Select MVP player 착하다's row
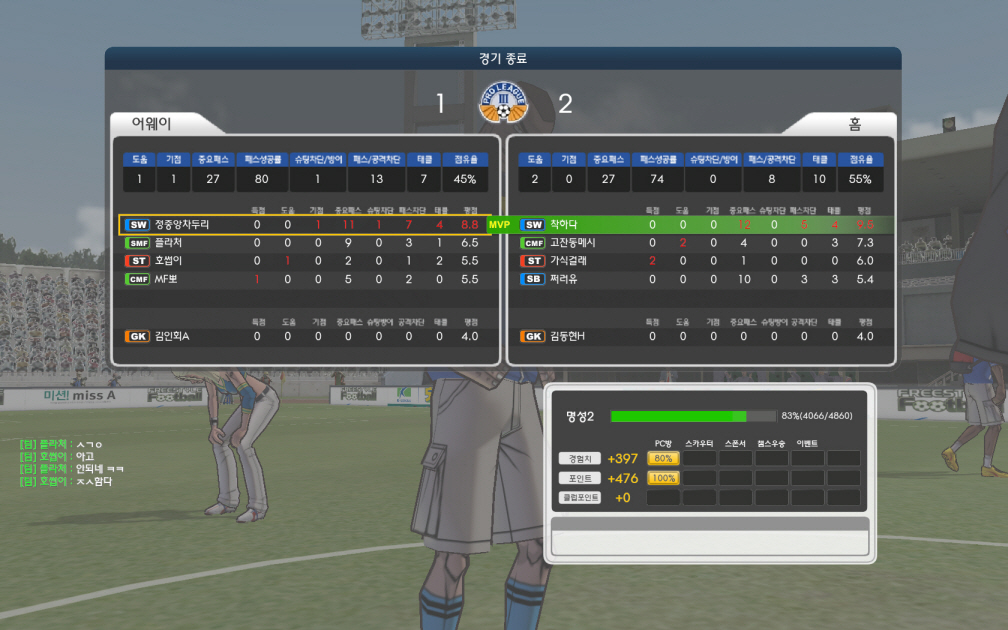 coord(700,225)
